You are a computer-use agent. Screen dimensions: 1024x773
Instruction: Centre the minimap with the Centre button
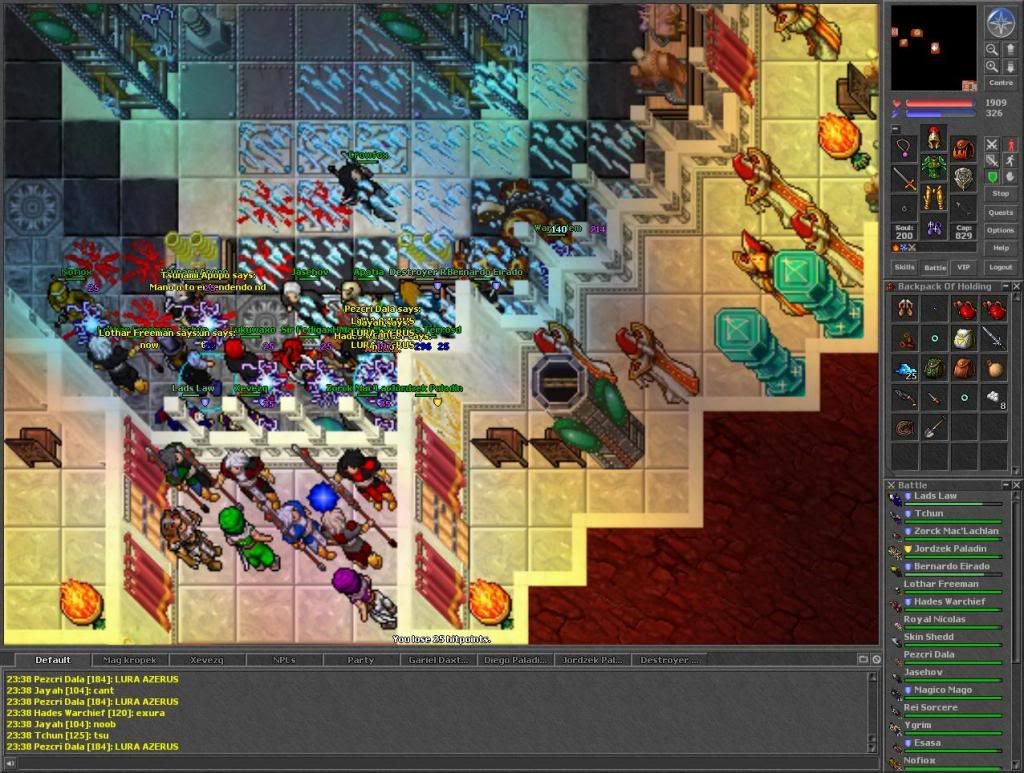pos(1000,83)
